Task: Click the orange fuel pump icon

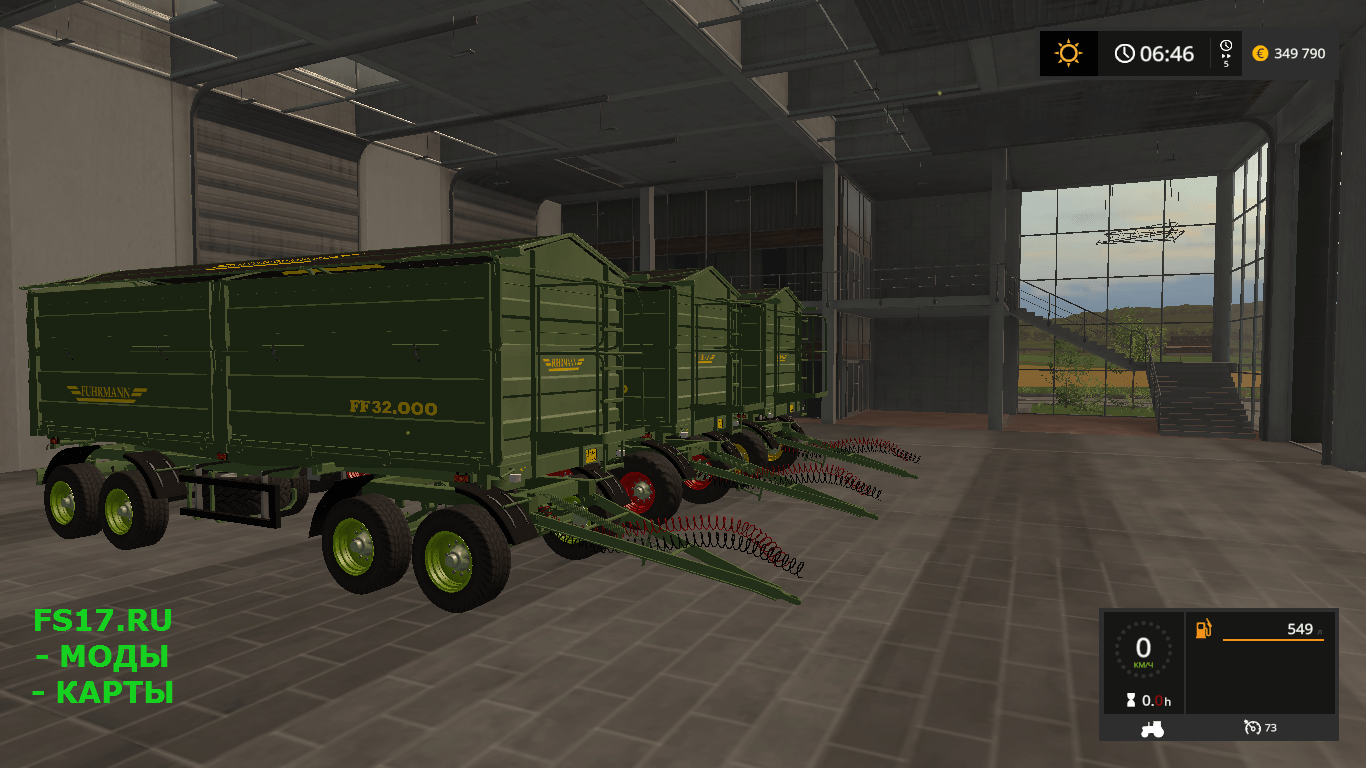Action: point(1204,629)
